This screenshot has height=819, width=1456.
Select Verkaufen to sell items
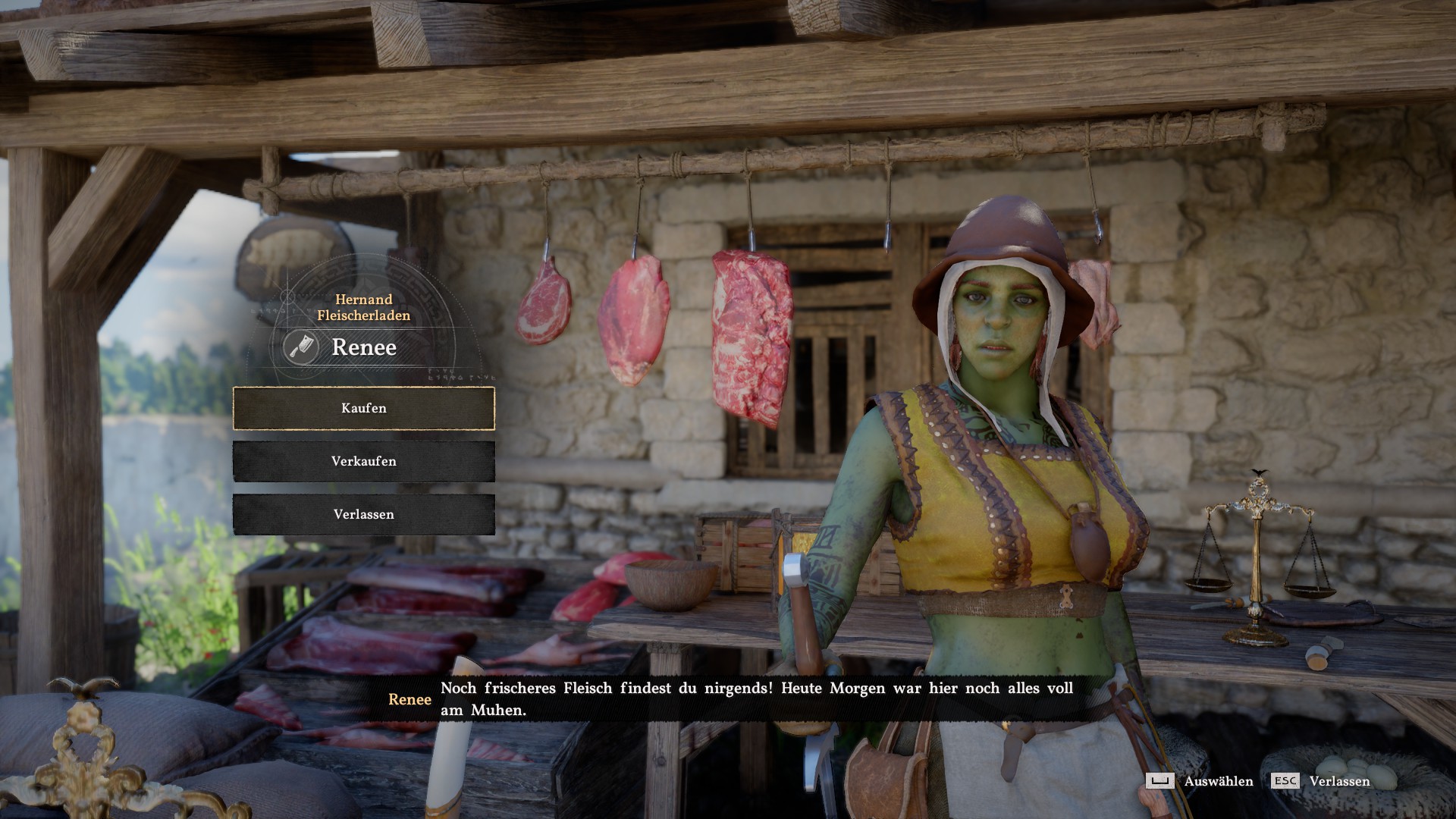(364, 461)
